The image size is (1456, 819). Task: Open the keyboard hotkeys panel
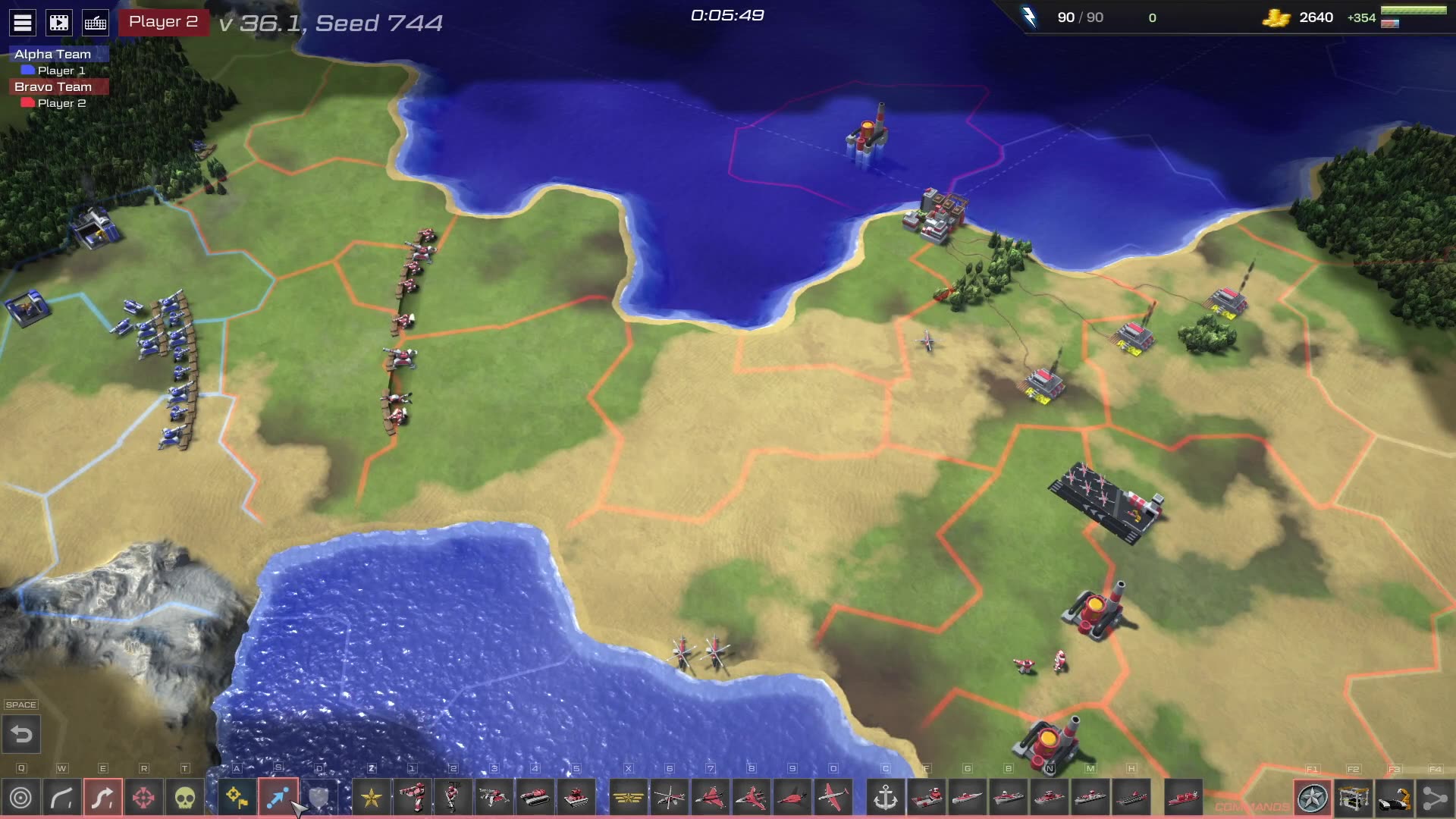click(96, 23)
